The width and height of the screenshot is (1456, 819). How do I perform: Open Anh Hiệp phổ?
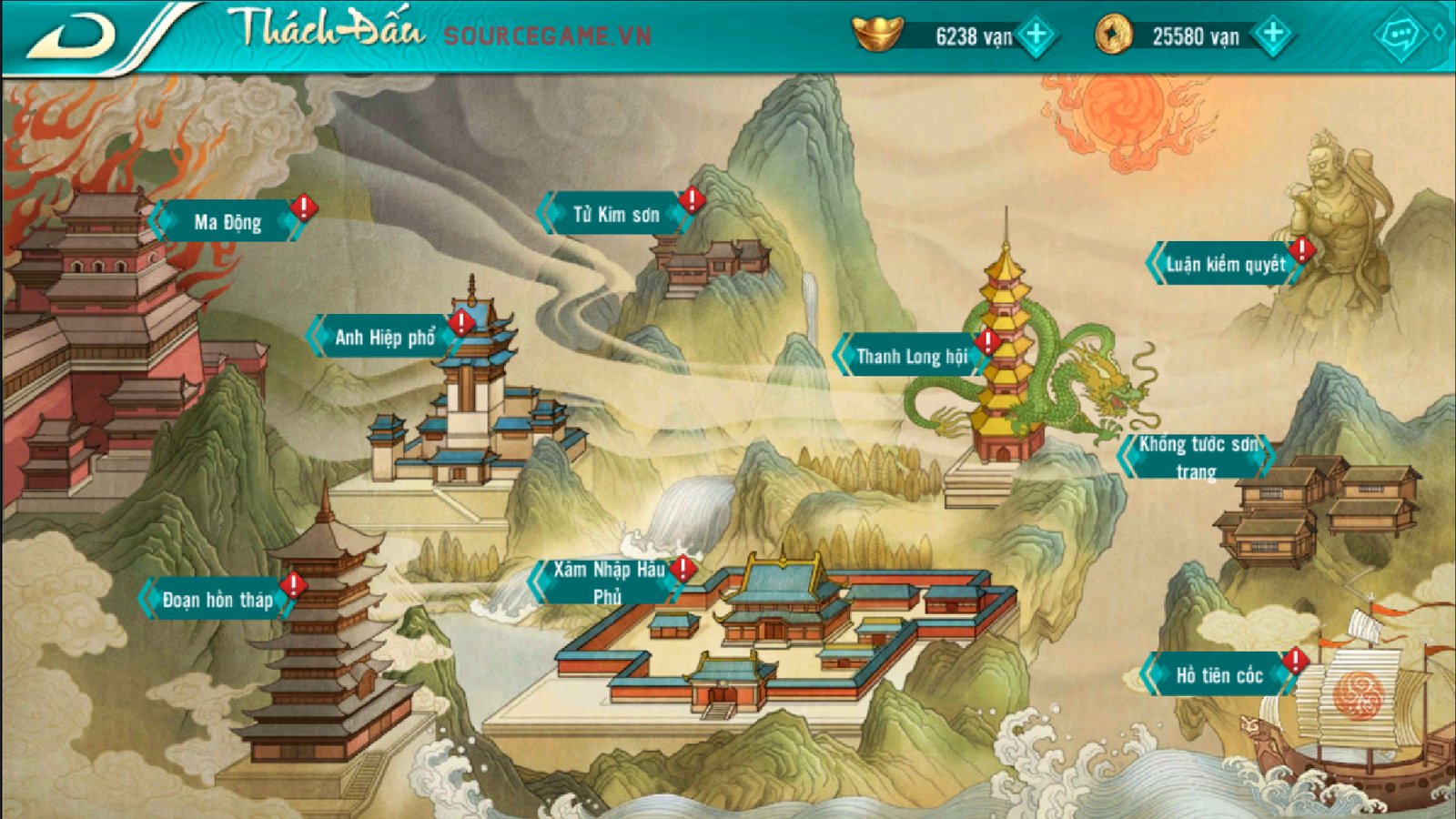tap(384, 338)
